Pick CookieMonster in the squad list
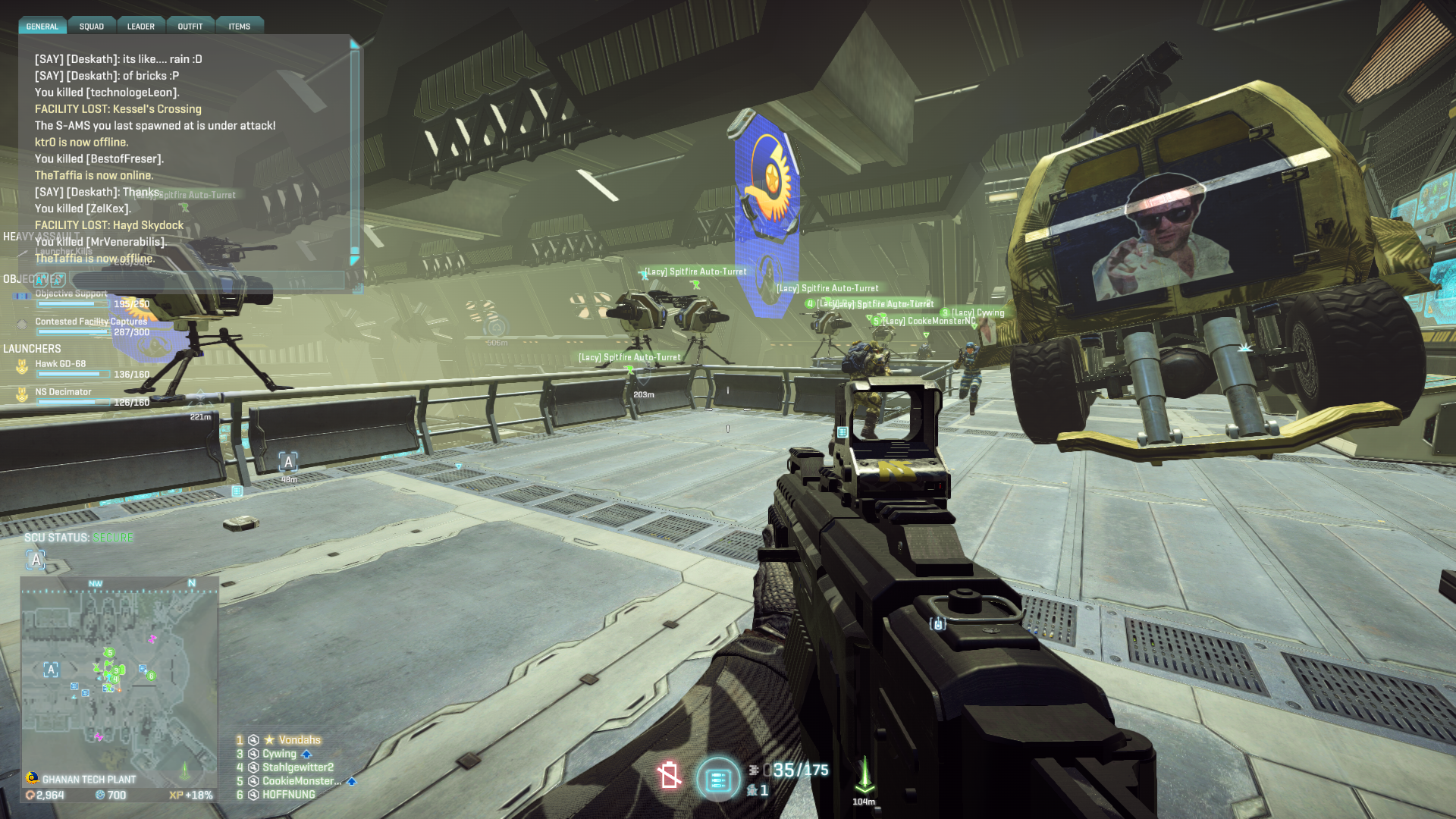 301,781
